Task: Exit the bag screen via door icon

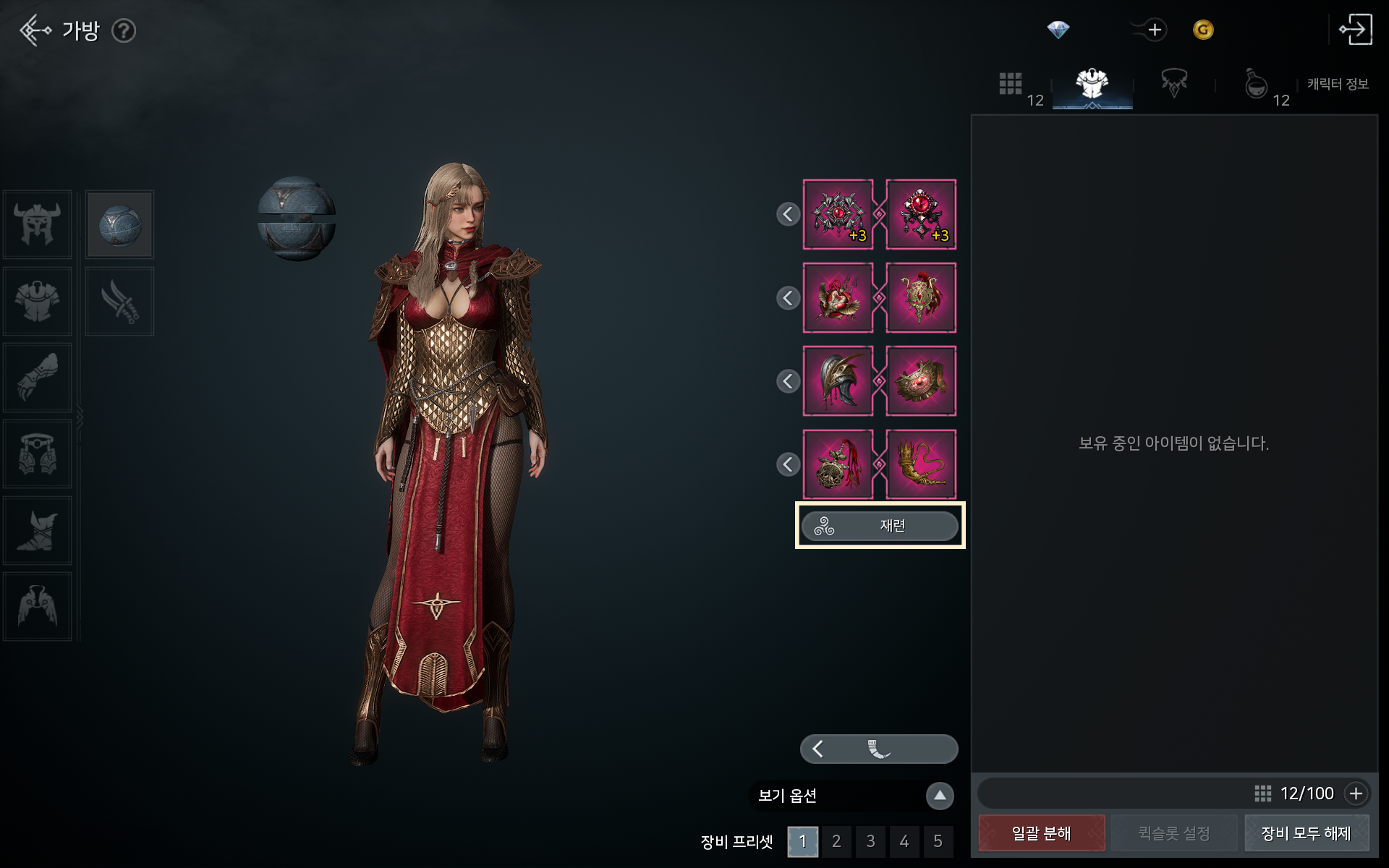Action: [x=1355, y=30]
